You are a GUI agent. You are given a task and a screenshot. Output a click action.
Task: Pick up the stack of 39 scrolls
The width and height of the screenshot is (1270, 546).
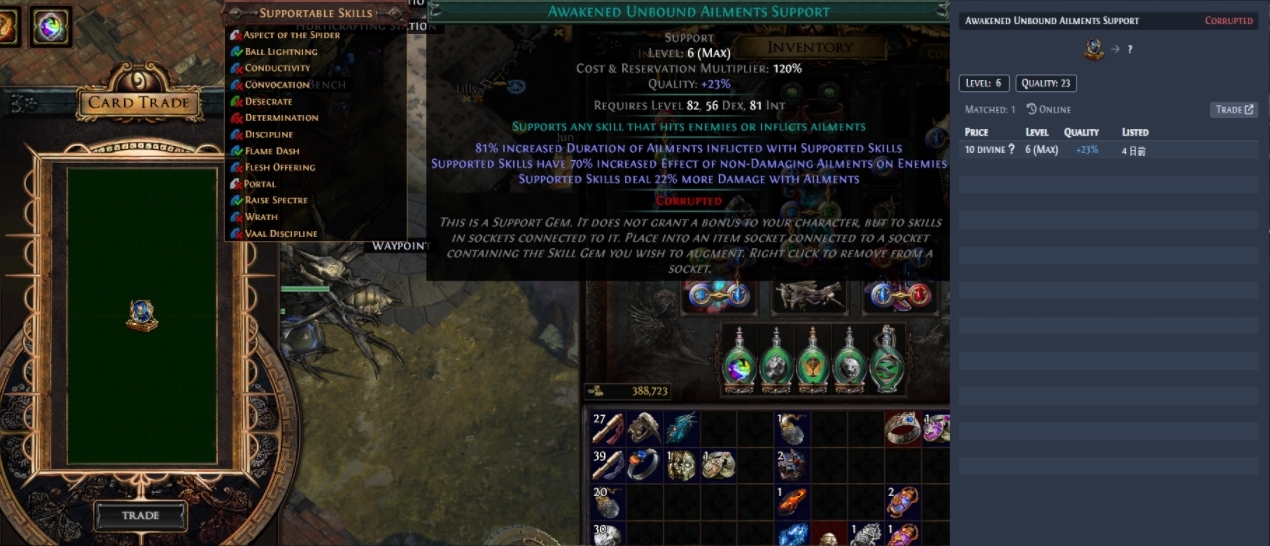[608, 464]
